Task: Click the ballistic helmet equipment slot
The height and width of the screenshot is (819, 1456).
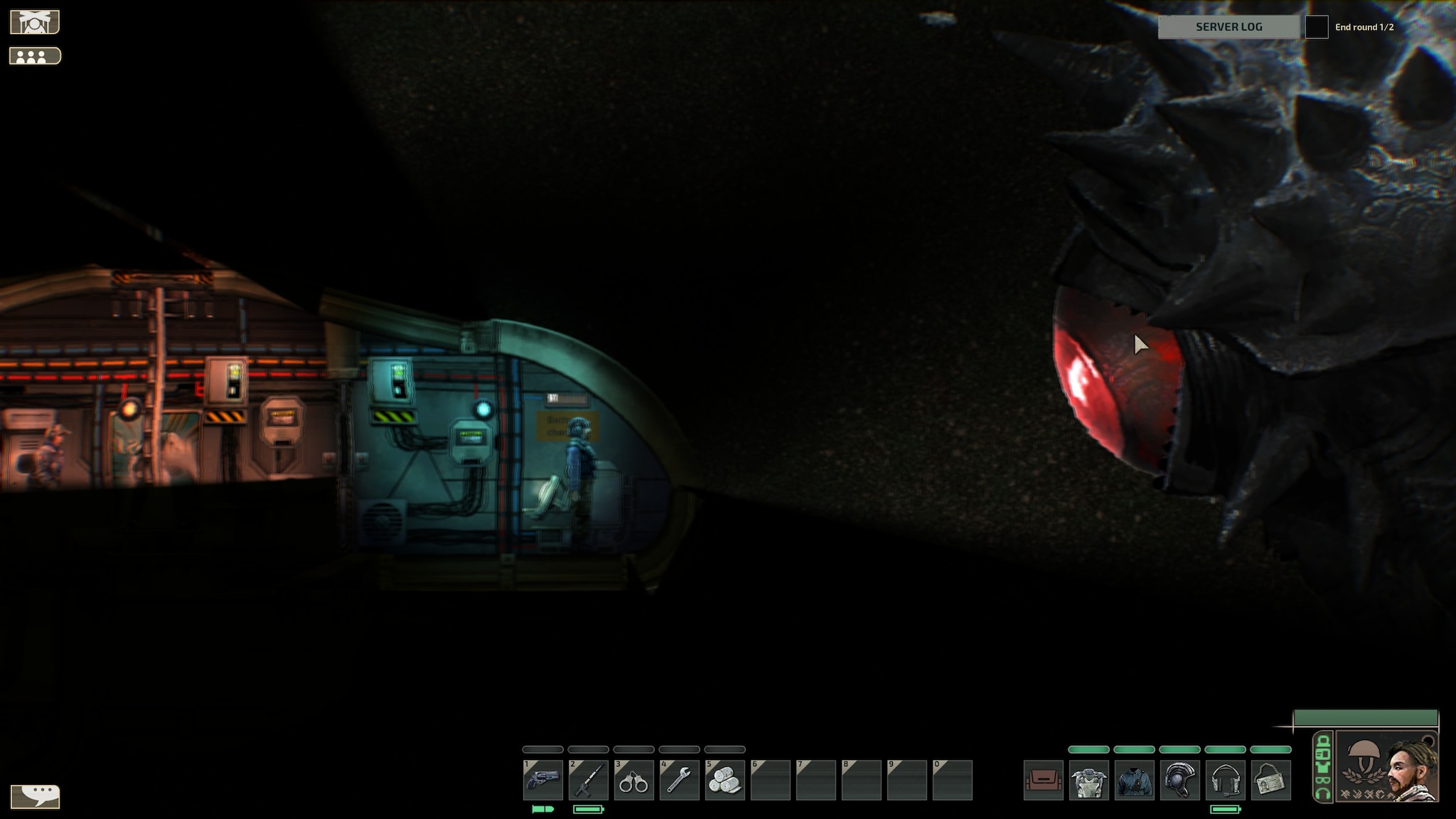Action: 1180,780
